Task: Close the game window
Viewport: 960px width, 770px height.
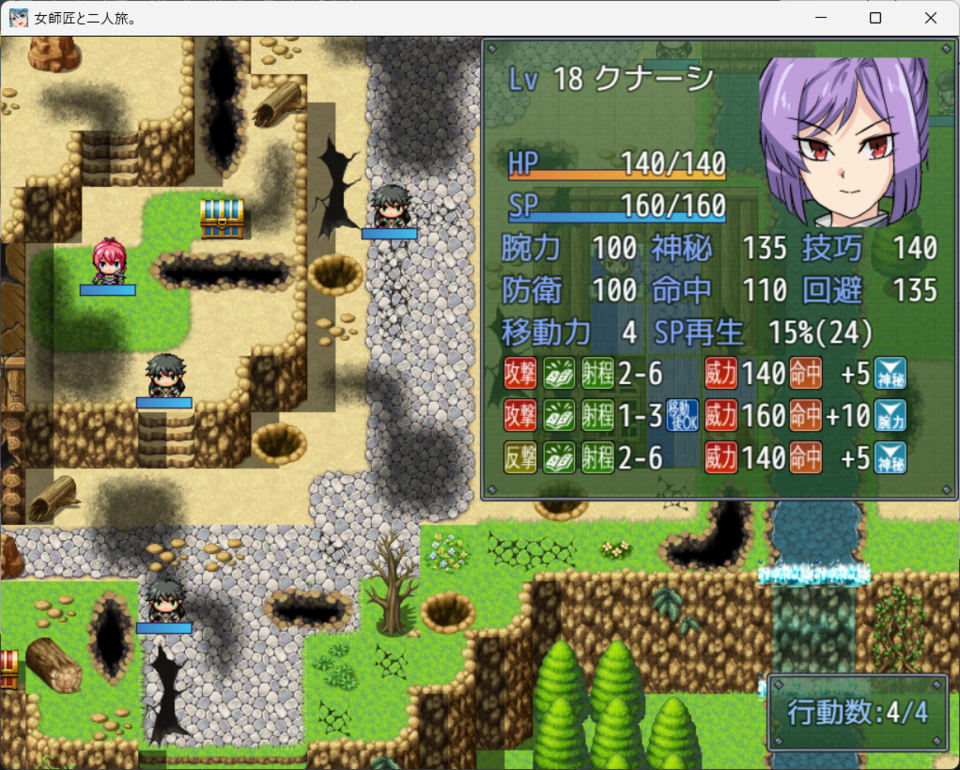Action: pos(930,18)
